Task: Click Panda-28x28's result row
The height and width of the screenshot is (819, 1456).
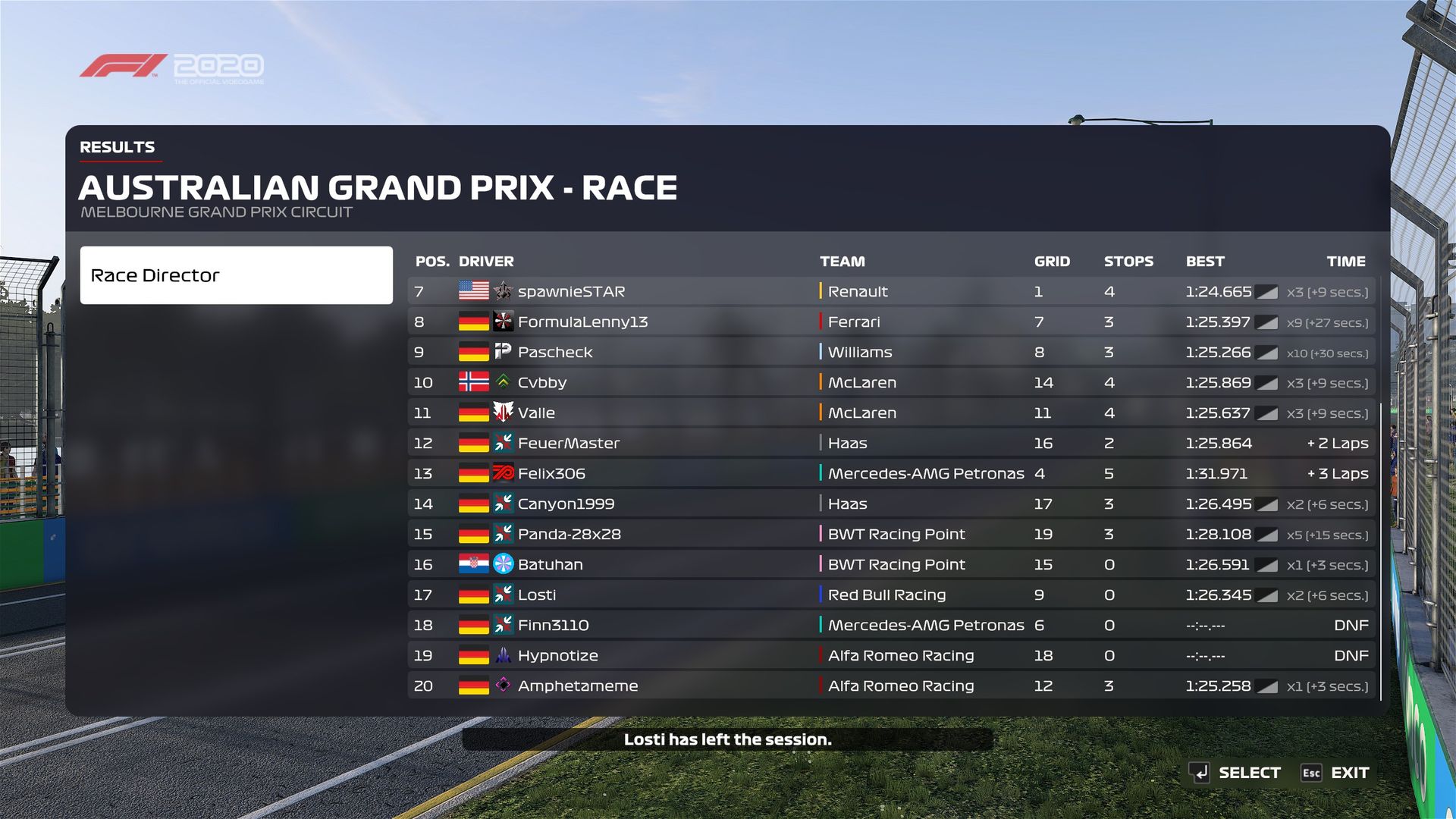Action: 890,535
